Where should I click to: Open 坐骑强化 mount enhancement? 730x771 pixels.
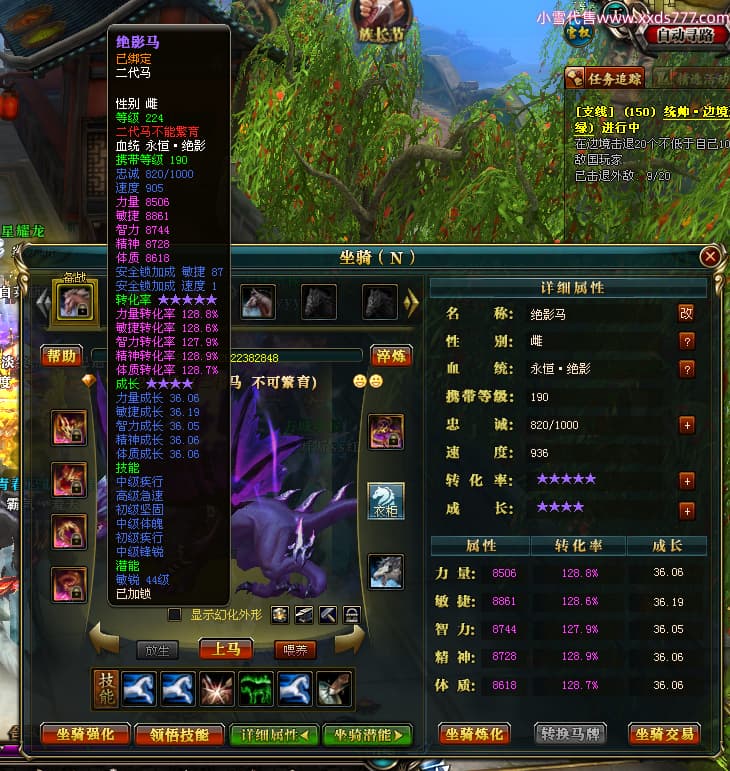pyautogui.click(x=85, y=734)
